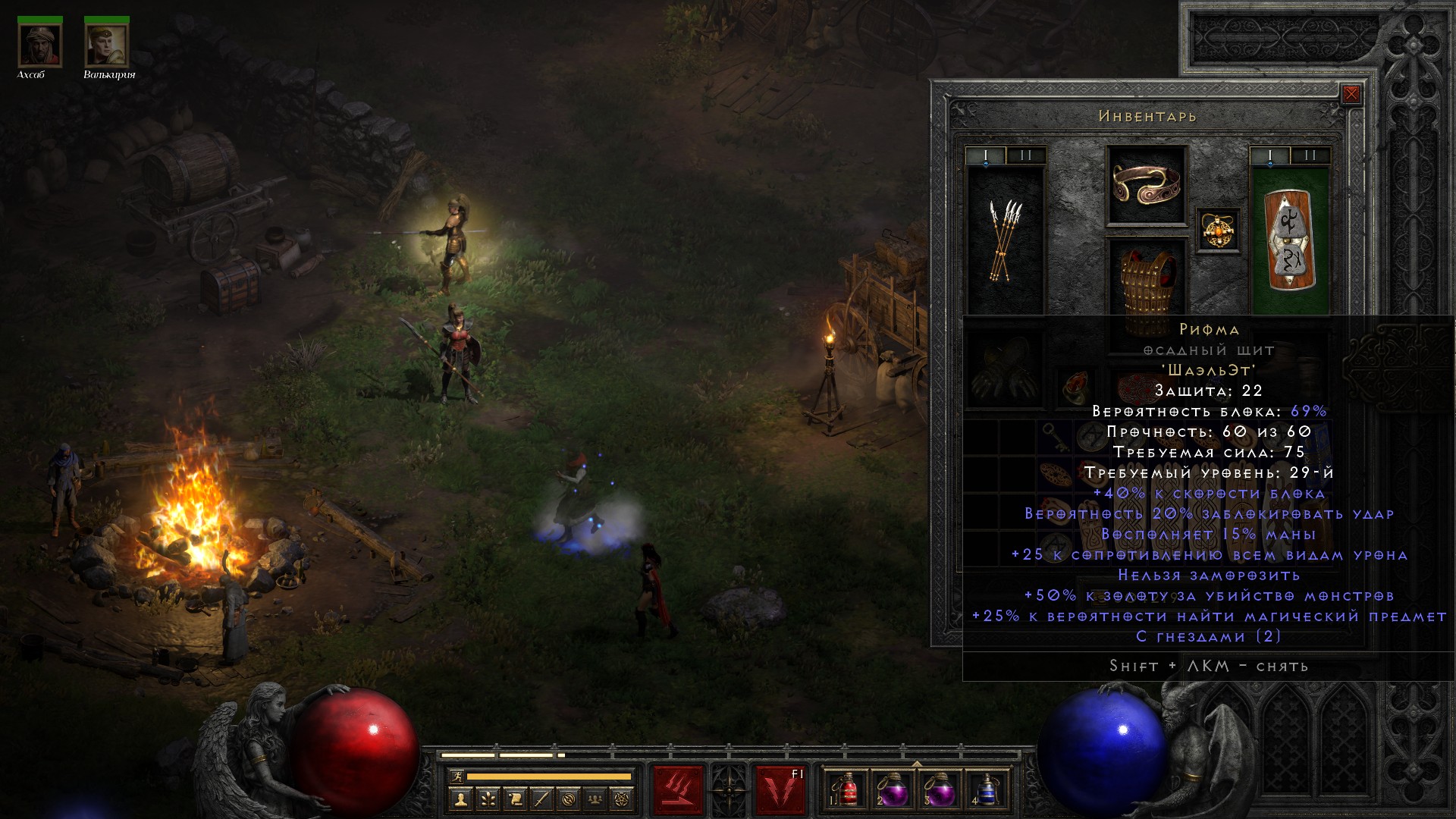This screenshot has width=1456, height=819.
Task: Open the right-click skill selector marked F1
Action: (x=780, y=790)
